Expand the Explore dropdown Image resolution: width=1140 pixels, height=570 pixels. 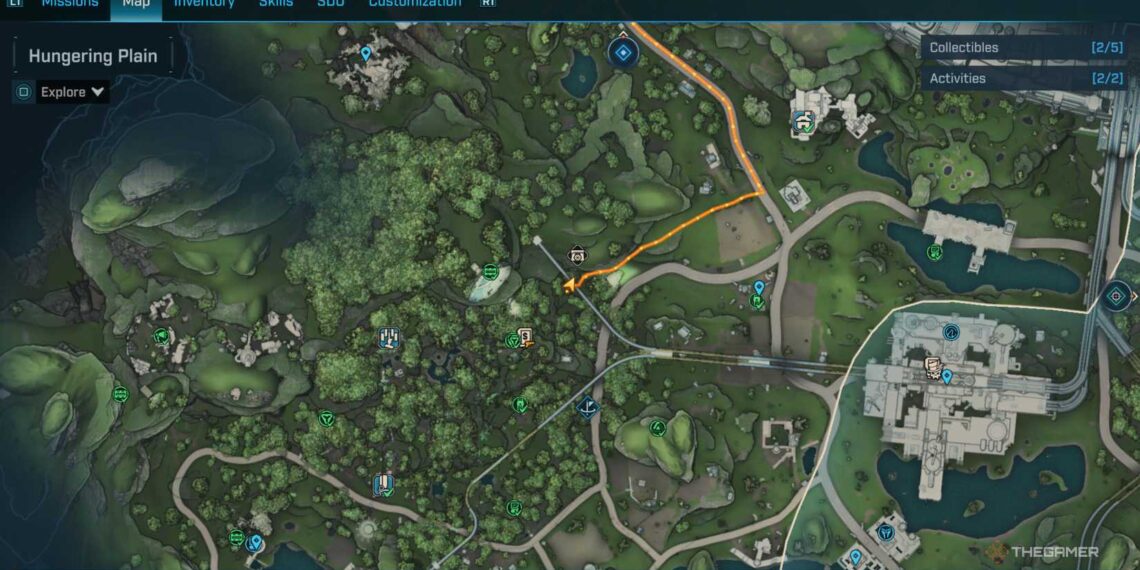pos(73,92)
